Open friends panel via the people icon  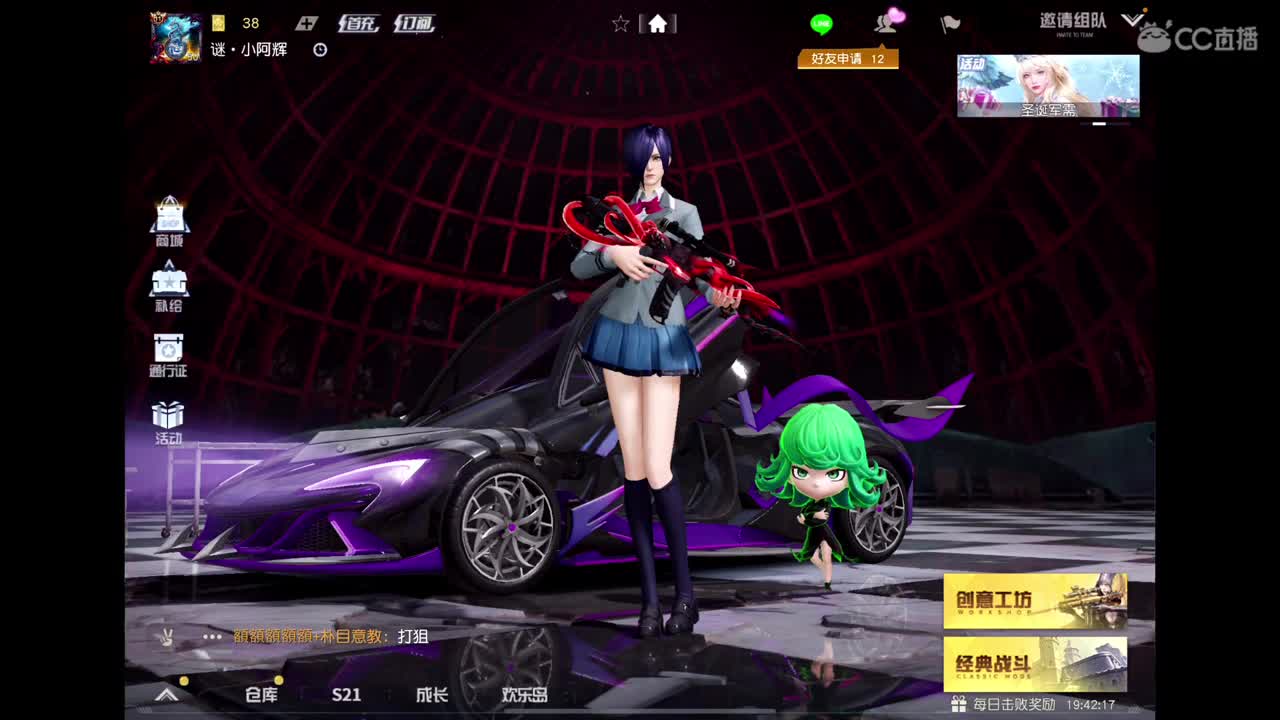tap(885, 23)
